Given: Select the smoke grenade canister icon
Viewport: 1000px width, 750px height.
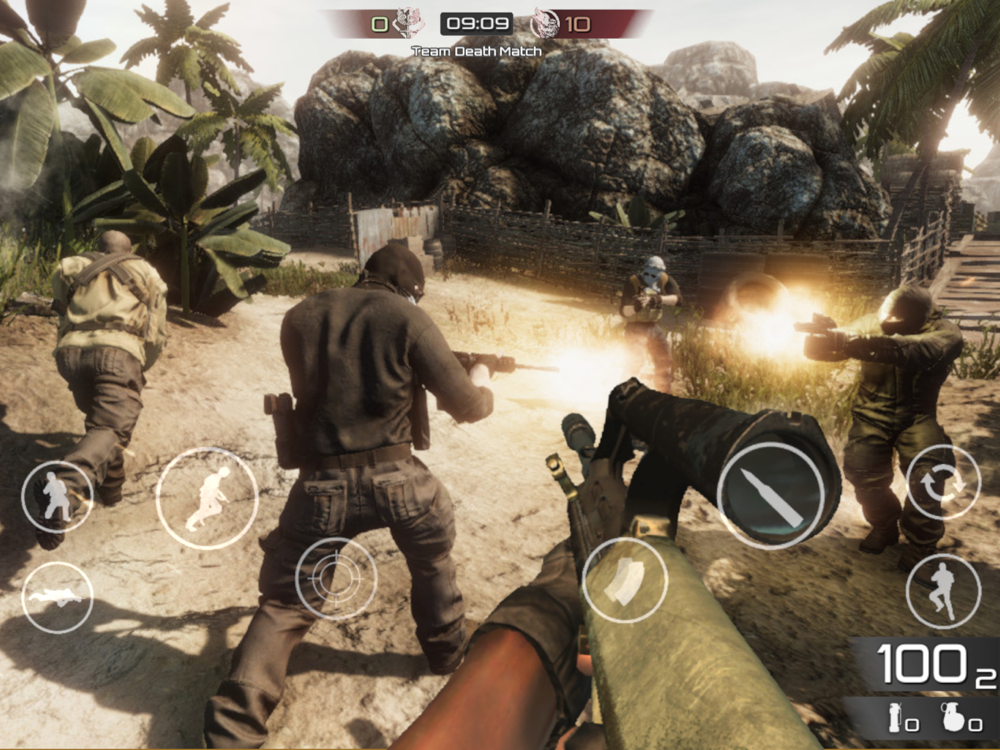Looking at the screenshot, I should [895, 717].
